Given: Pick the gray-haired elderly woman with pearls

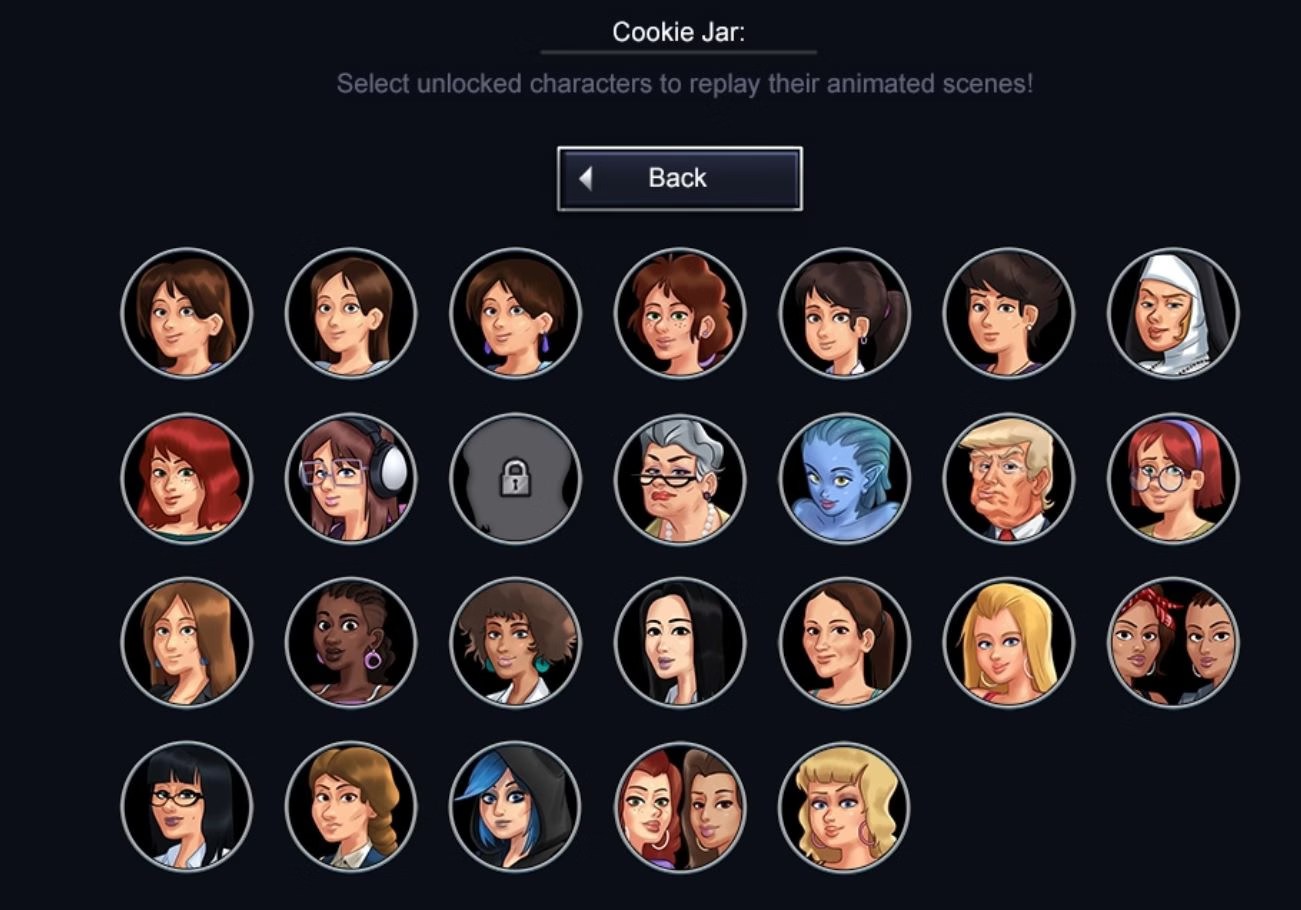Looking at the screenshot, I should pos(680,479).
